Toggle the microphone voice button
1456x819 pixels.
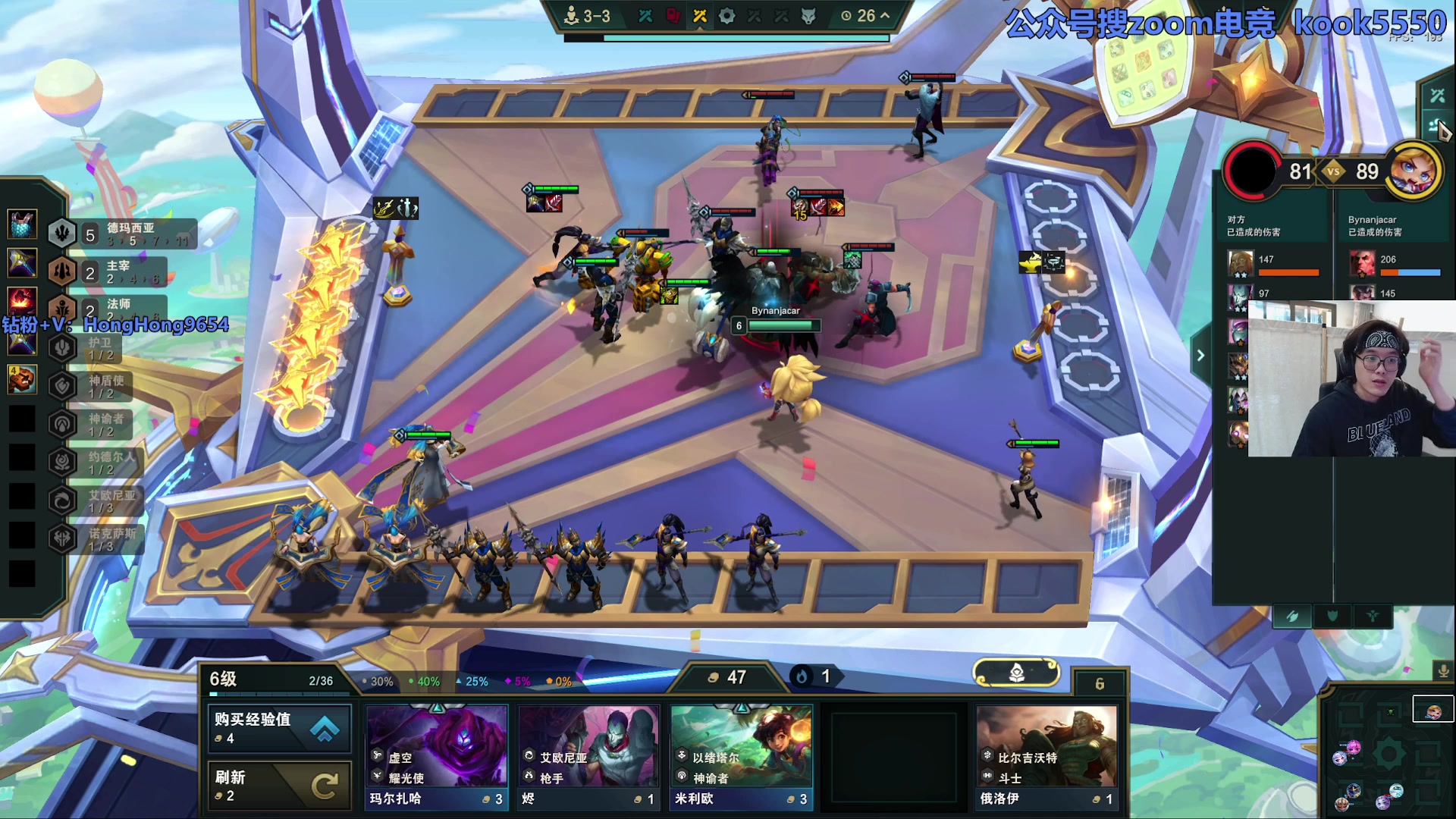click(1443, 670)
